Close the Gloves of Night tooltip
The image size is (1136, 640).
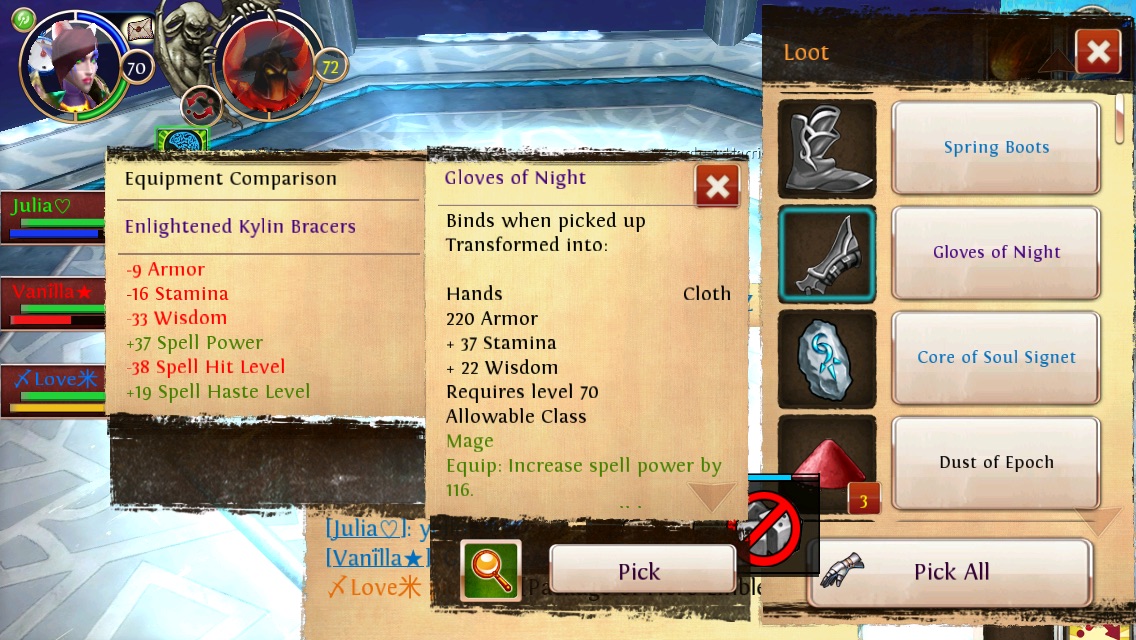click(x=717, y=186)
